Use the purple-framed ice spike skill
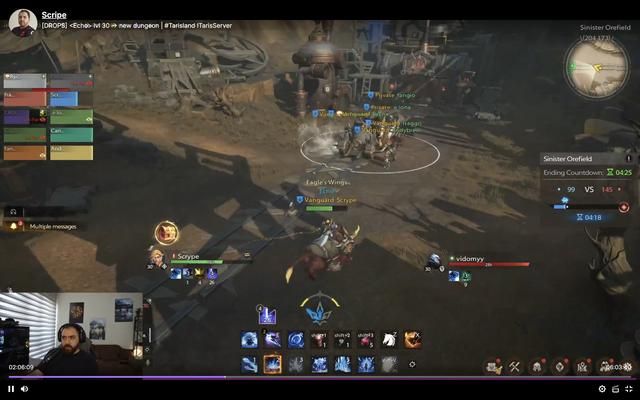The width and height of the screenshot is (640, 400). coord(267,316)
